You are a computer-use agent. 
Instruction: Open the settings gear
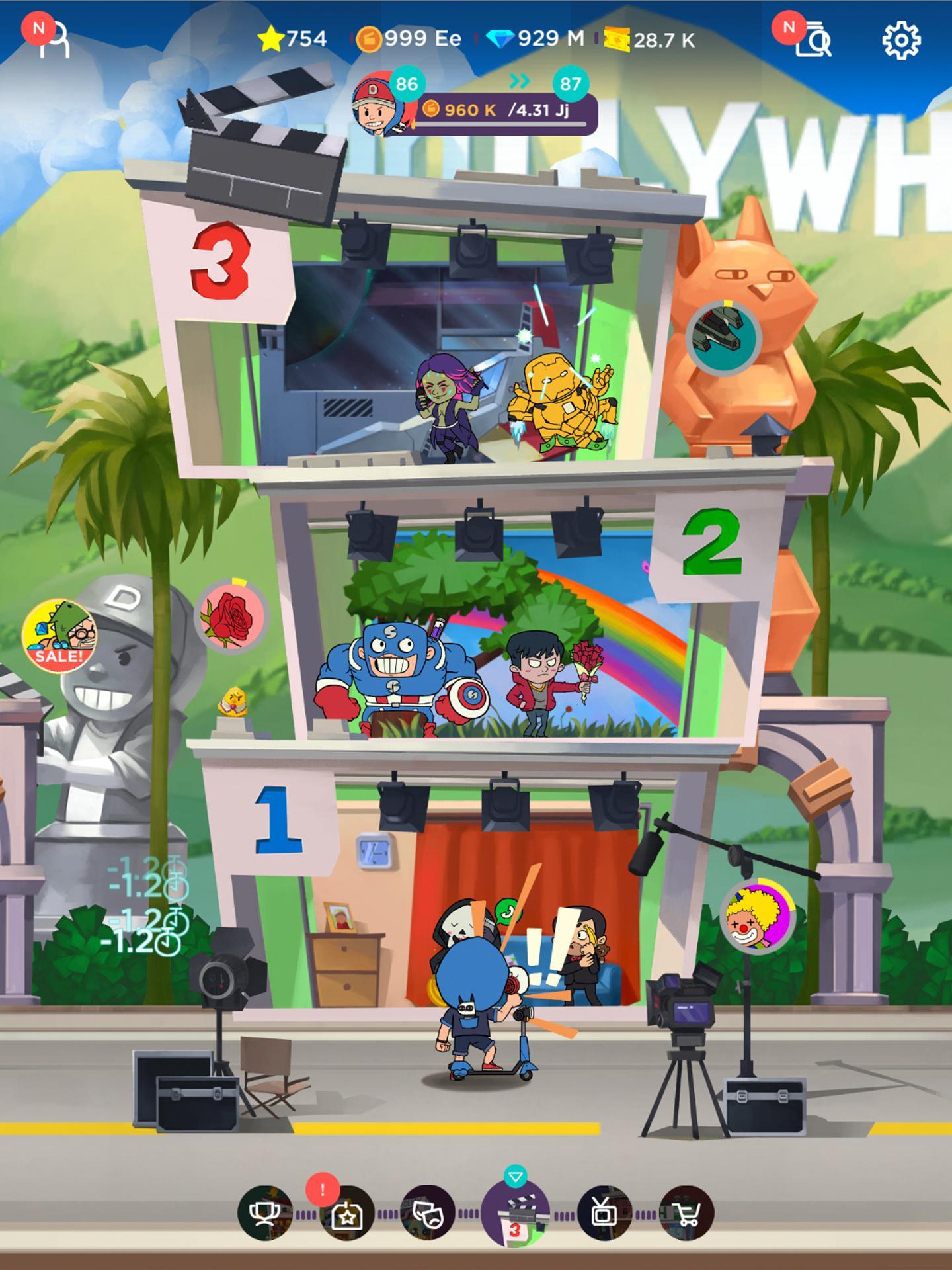point(899,38)
